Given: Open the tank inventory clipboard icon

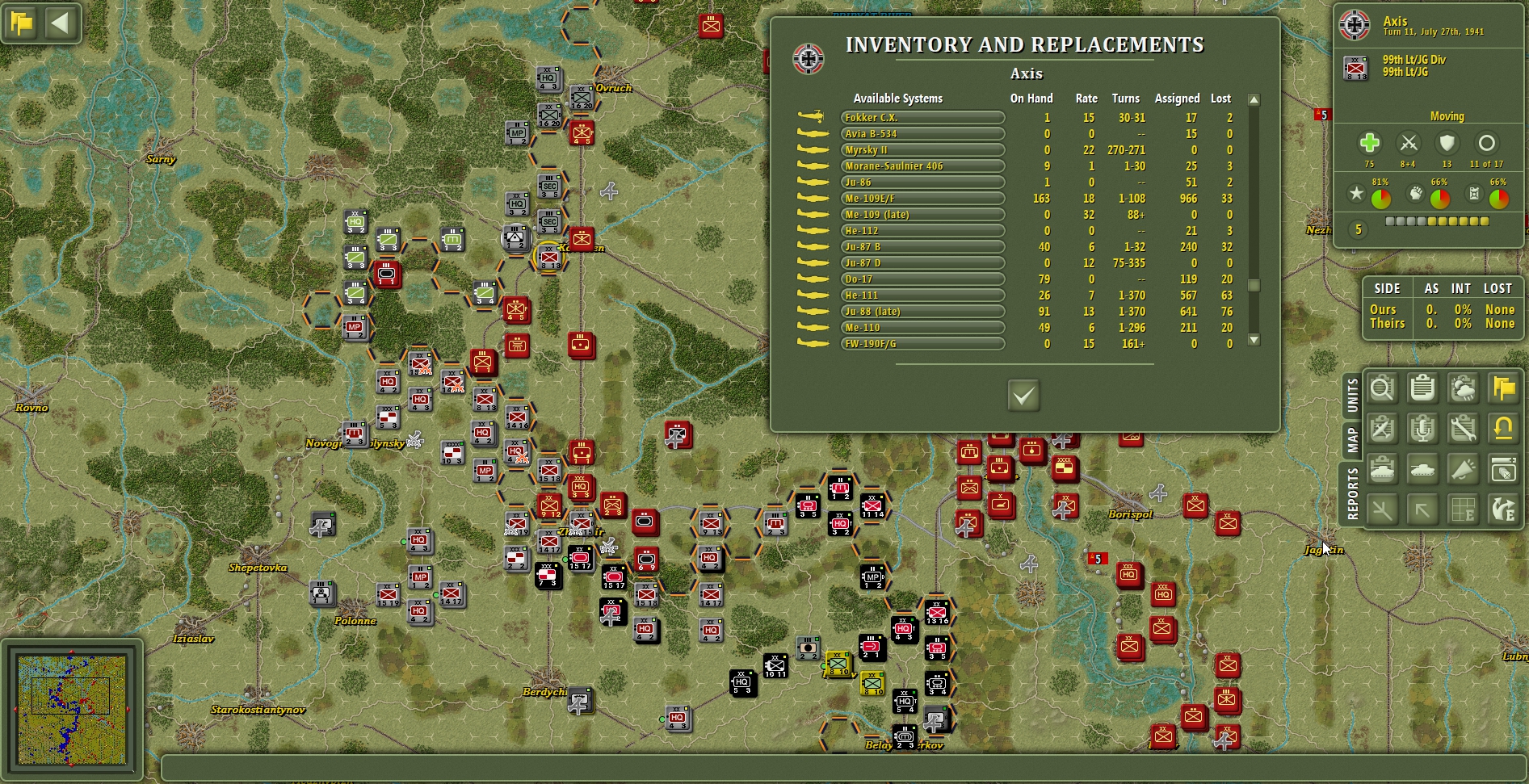Looking at the screenshot, I should click(x=1383, y=469).
